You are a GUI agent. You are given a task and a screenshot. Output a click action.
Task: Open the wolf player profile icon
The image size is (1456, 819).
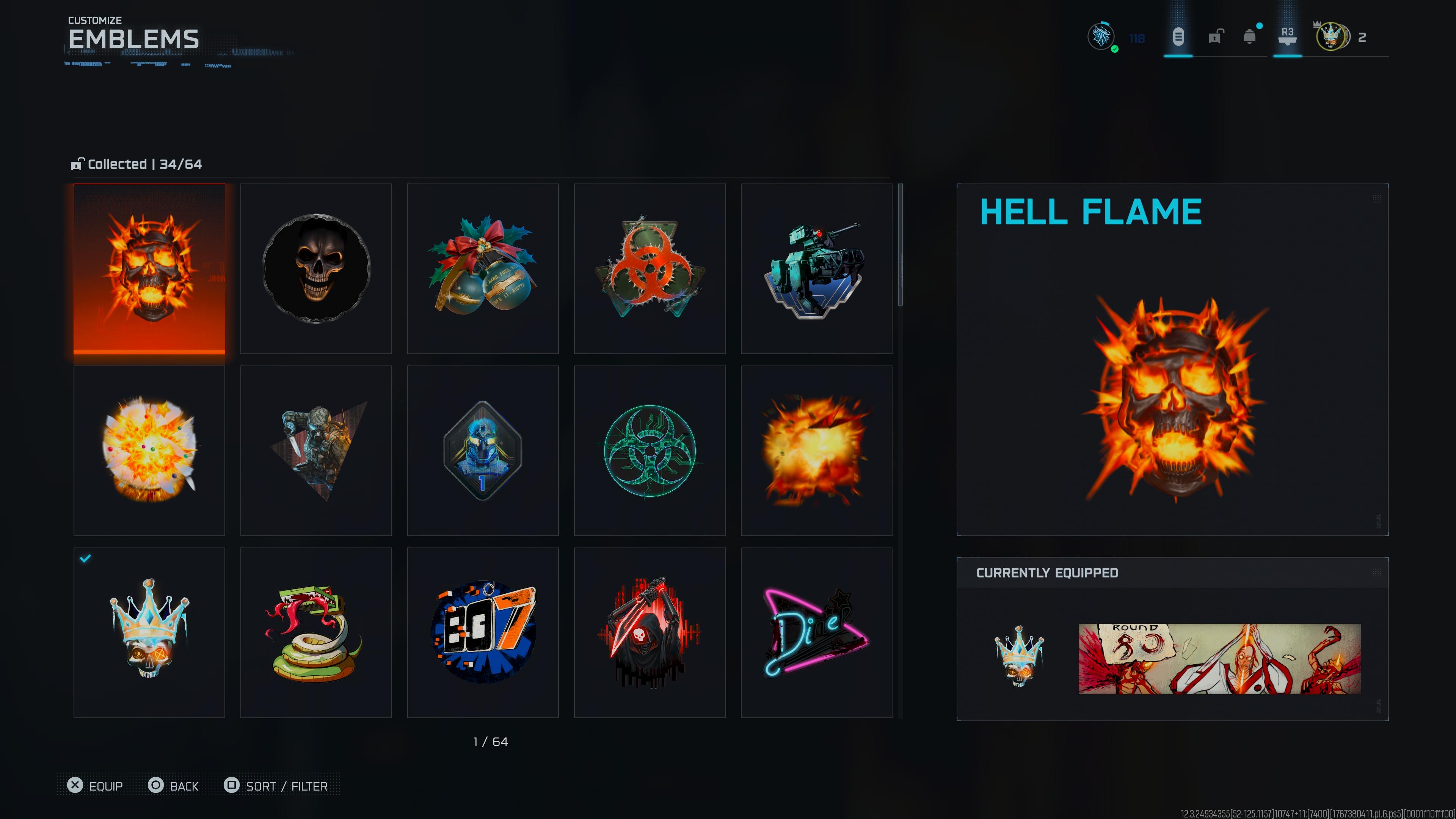pos(1101,37)
